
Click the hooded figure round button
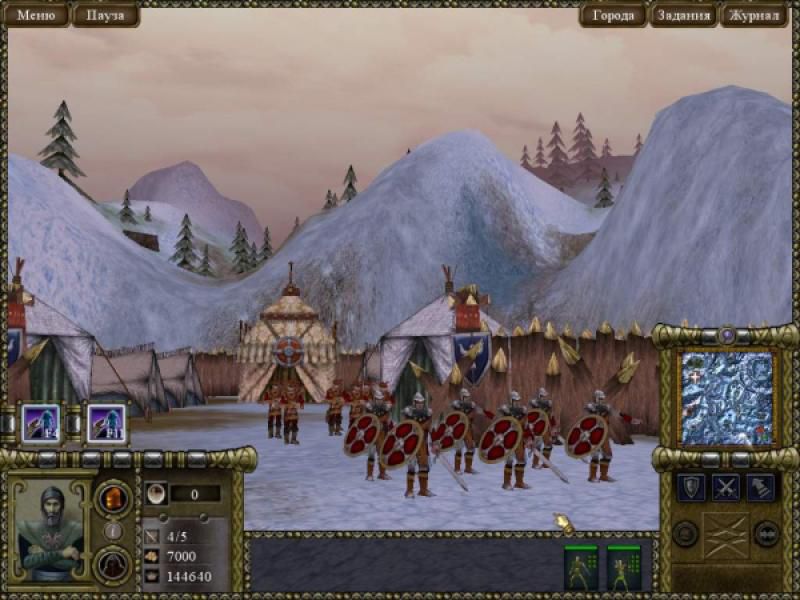(113, 564)
